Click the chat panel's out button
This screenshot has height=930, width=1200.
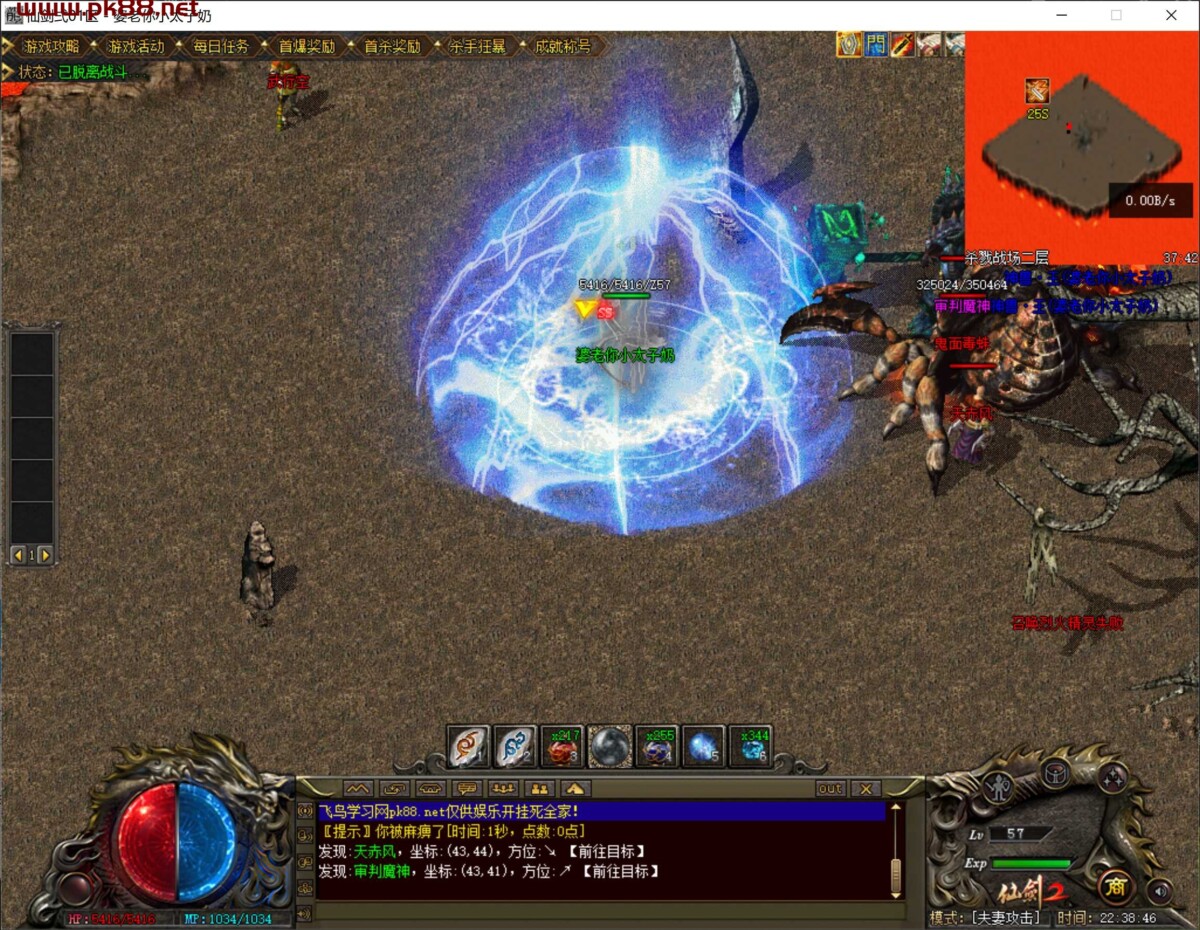tap(830, 789)
